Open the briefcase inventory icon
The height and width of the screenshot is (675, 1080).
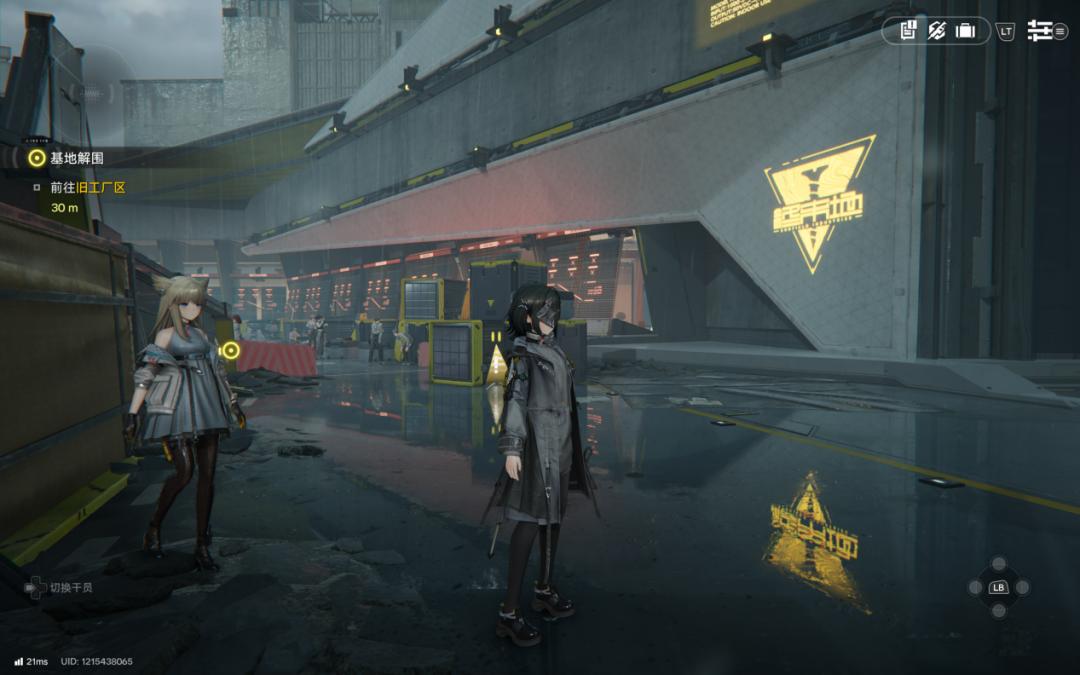(x=965, y=31)
